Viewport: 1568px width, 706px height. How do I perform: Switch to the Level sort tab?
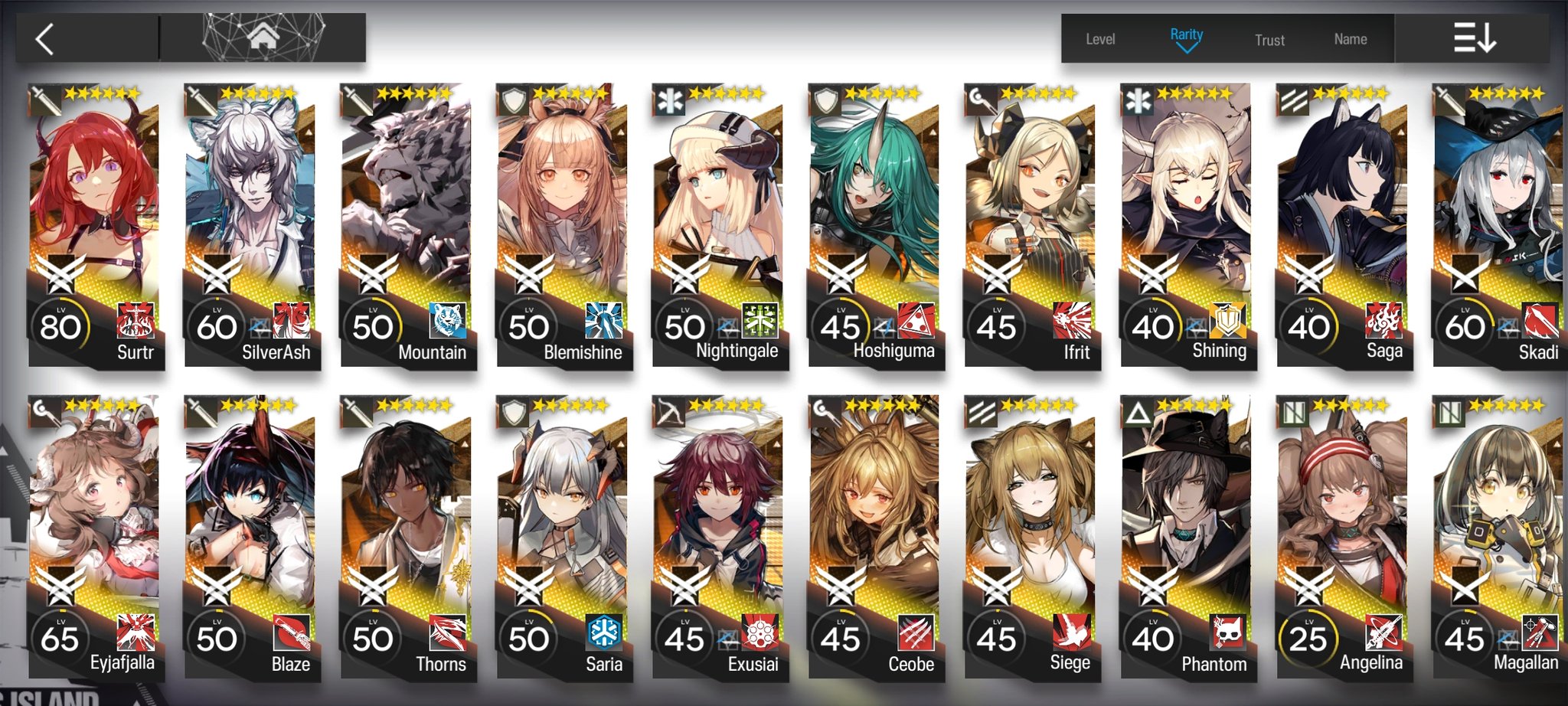coord(1100,38)
